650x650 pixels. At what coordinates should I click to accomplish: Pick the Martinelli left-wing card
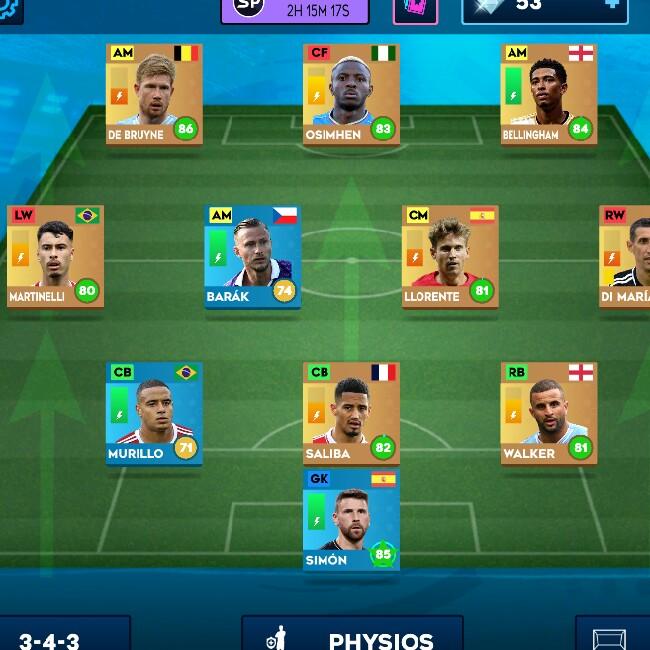tap(55, 256)
